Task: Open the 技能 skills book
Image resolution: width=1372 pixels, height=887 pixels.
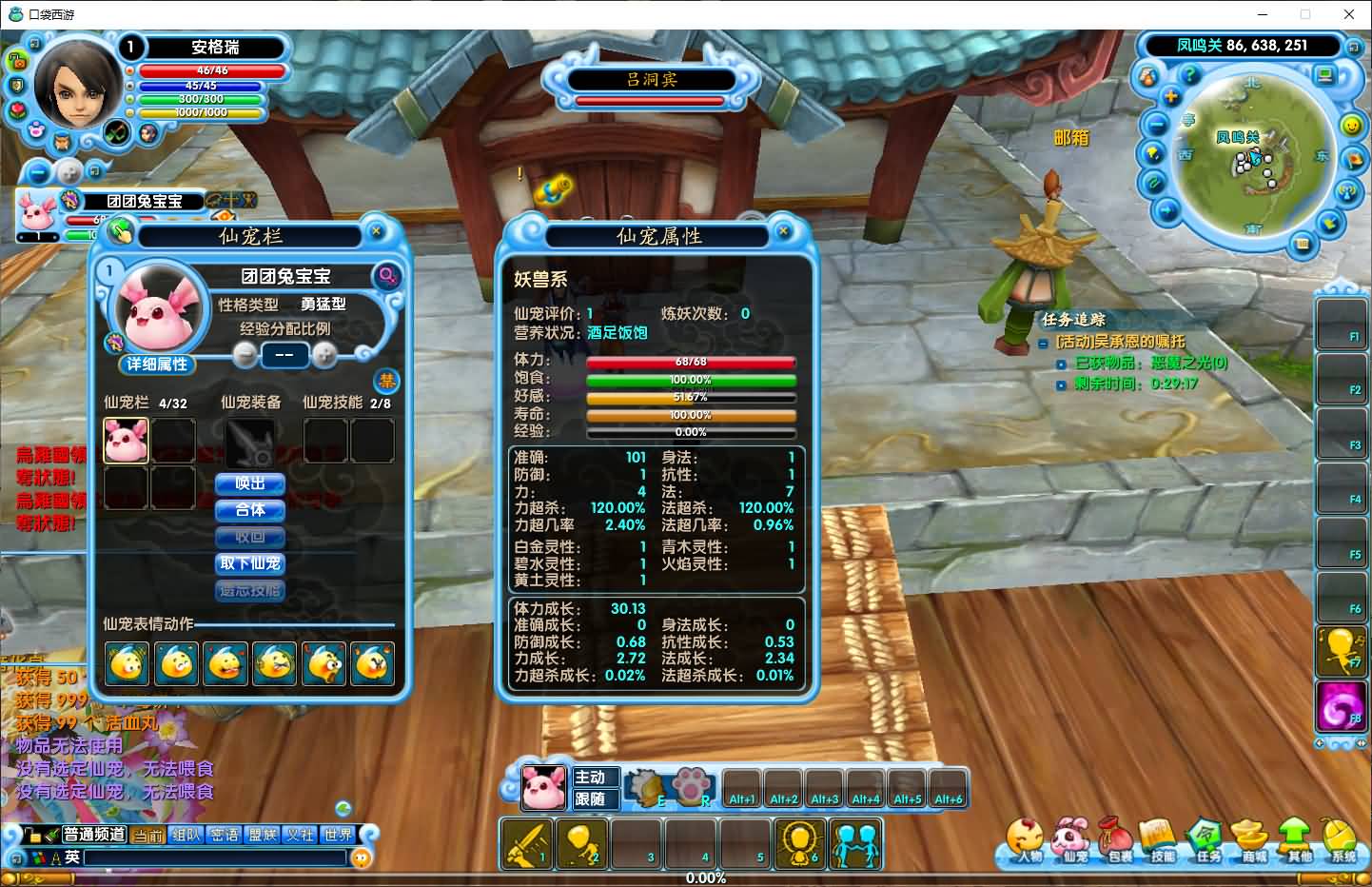Action: point(1161,841)
